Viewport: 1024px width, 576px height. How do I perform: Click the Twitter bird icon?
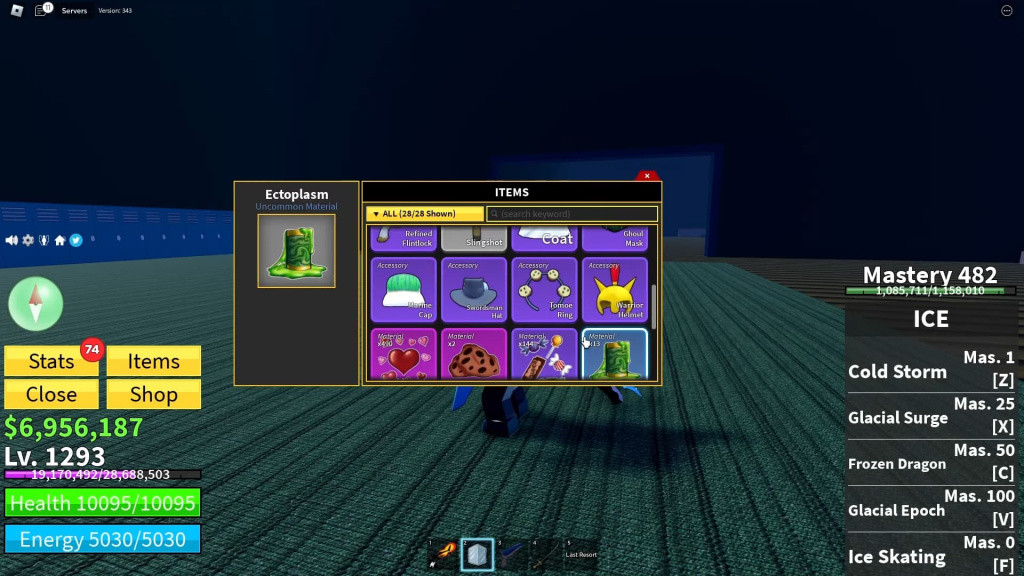[x=75, y=240]
